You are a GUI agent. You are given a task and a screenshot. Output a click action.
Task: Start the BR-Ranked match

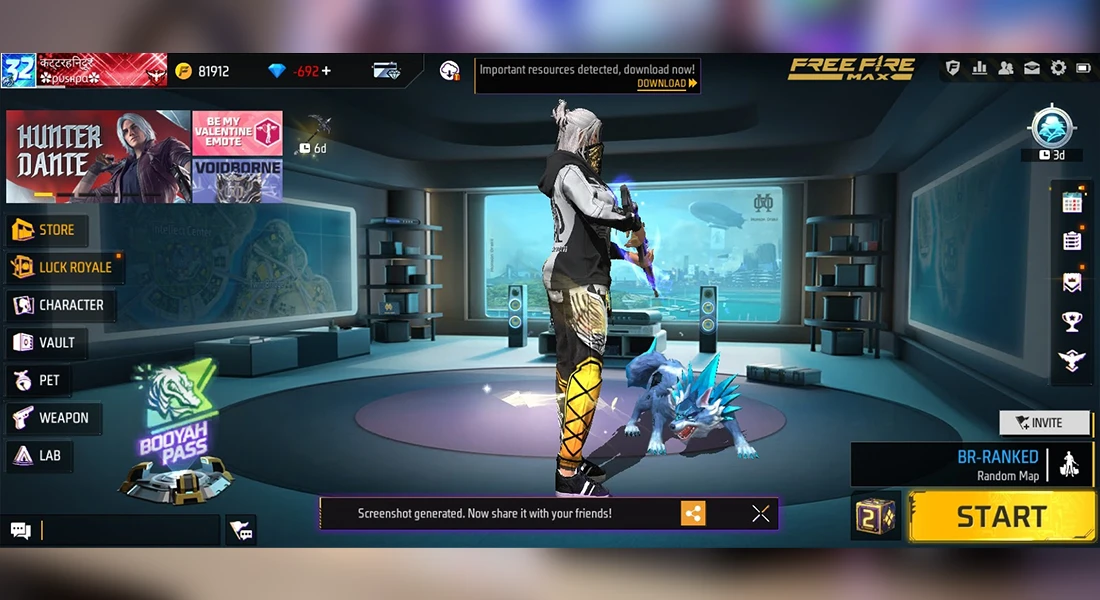(x=1001, y=517)
